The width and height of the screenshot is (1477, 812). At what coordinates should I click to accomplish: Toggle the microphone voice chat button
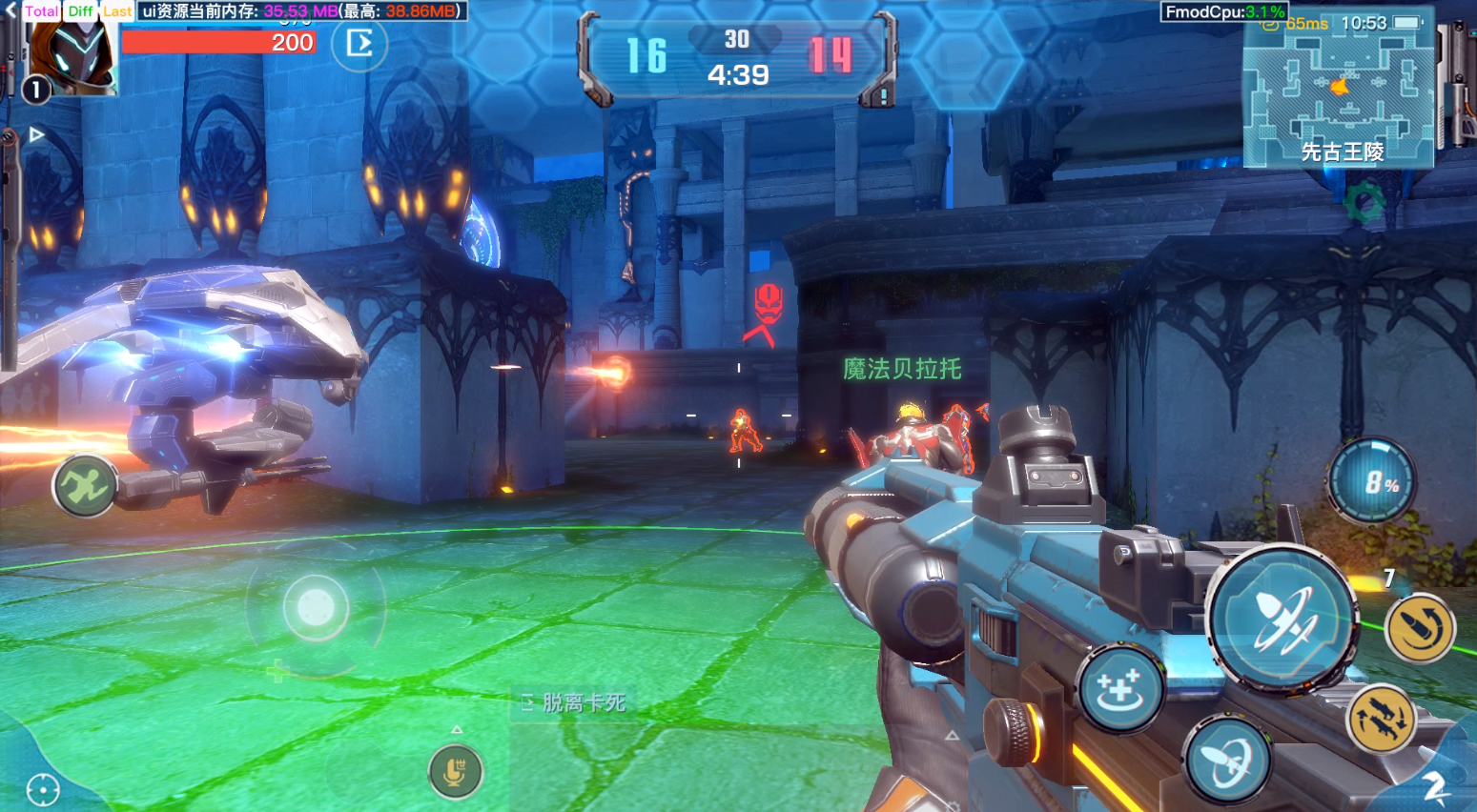[455, 771]
